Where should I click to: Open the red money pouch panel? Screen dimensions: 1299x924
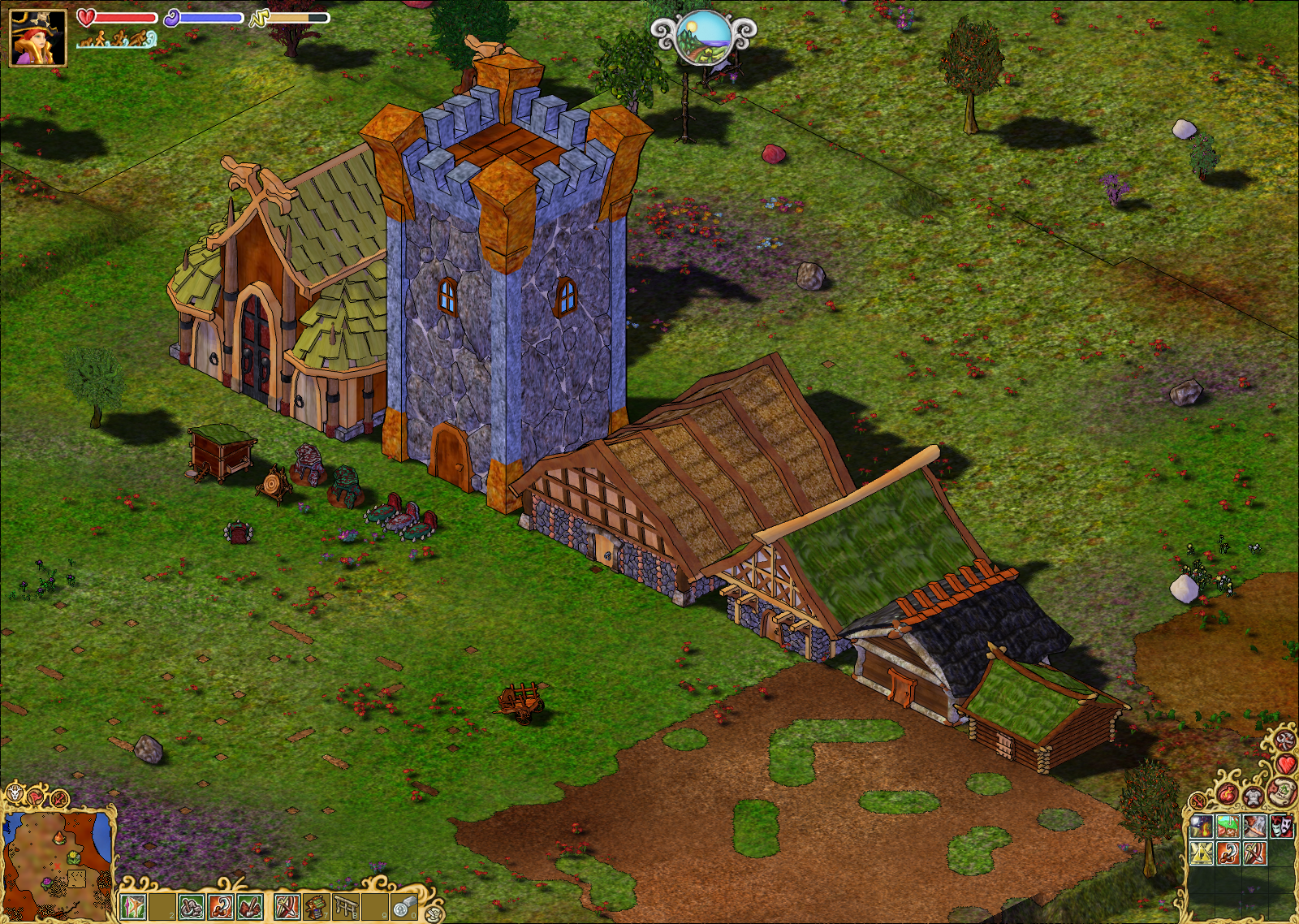[x=1228, y=794]
